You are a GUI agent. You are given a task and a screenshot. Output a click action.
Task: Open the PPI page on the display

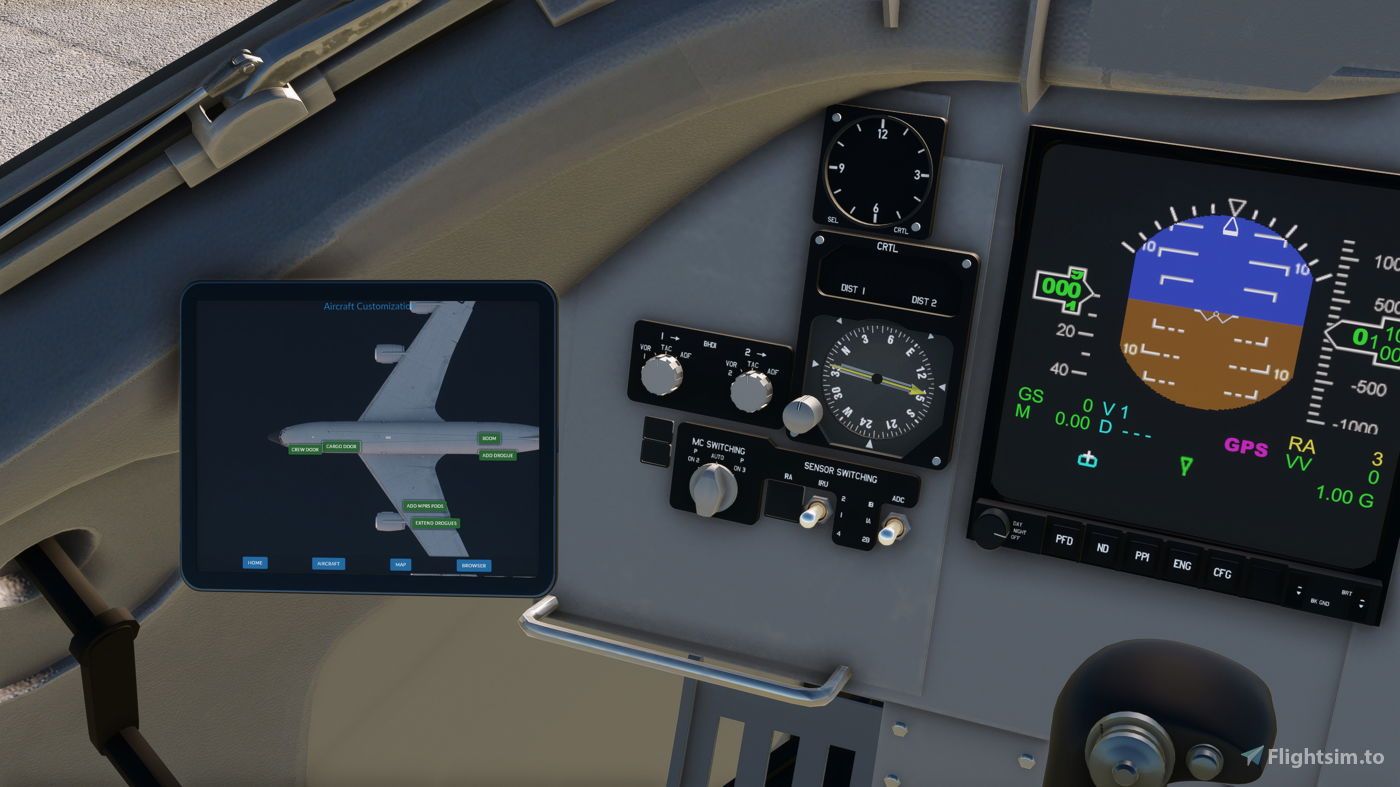tap(1141, 558)
